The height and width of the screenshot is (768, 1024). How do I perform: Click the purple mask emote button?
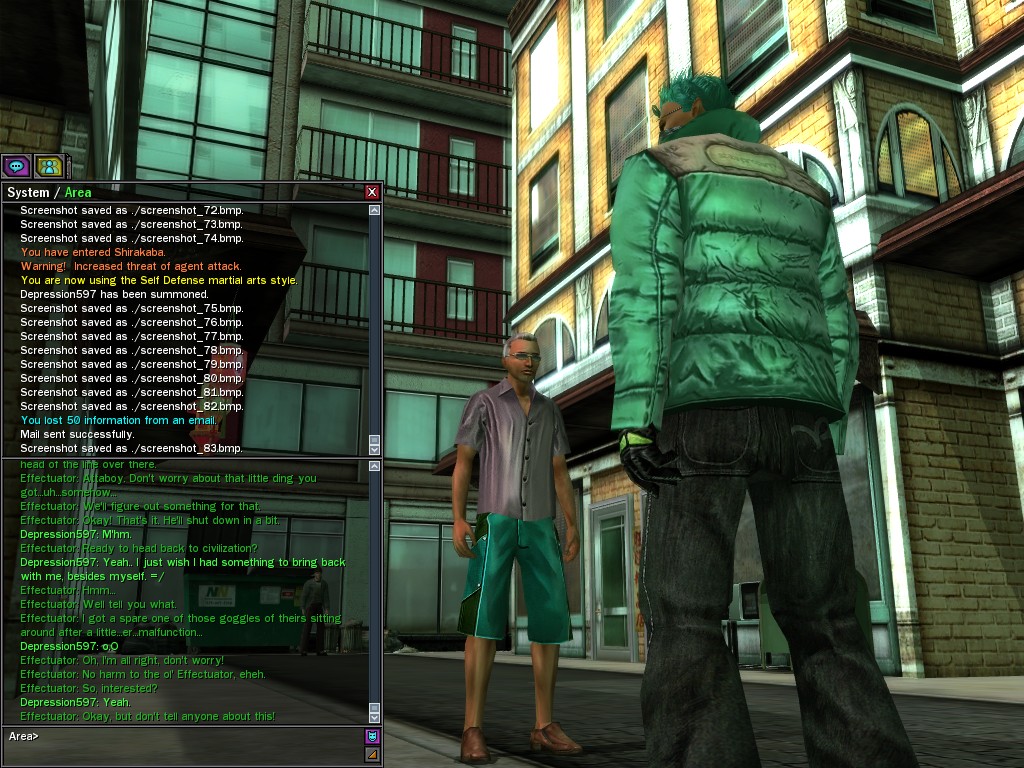[373, 736]
